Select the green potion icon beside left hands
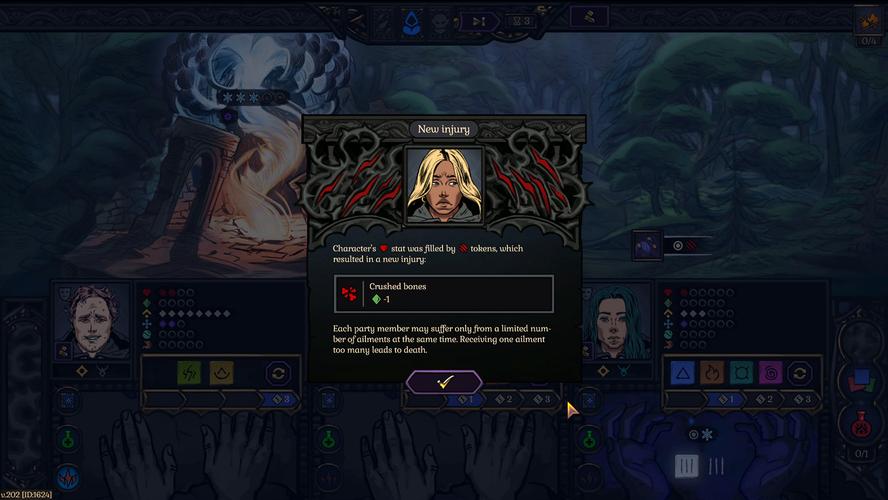 [68, 437]
